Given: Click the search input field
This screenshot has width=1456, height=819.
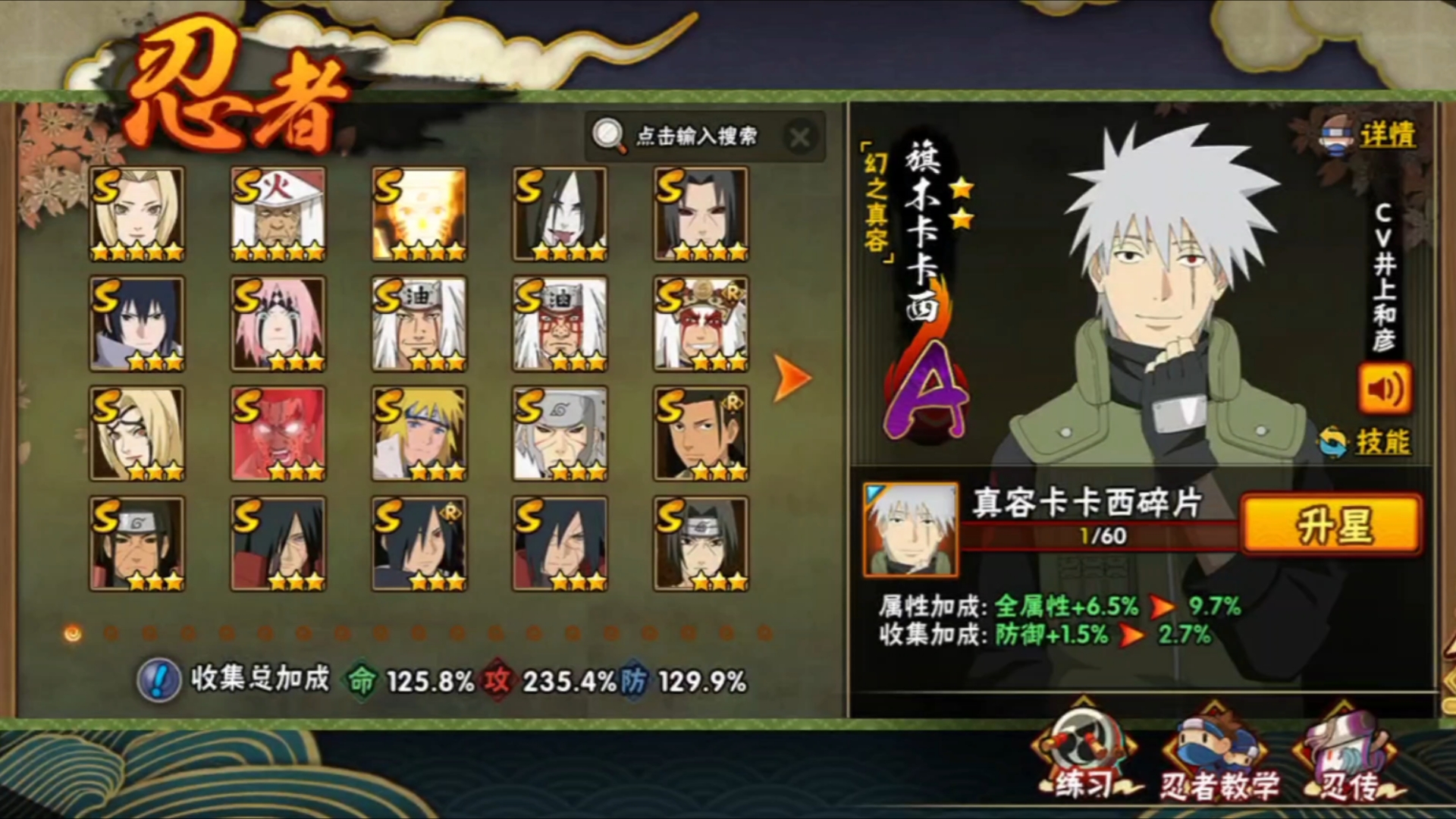Looking at the screenshot, I should [x=695, y=136].
